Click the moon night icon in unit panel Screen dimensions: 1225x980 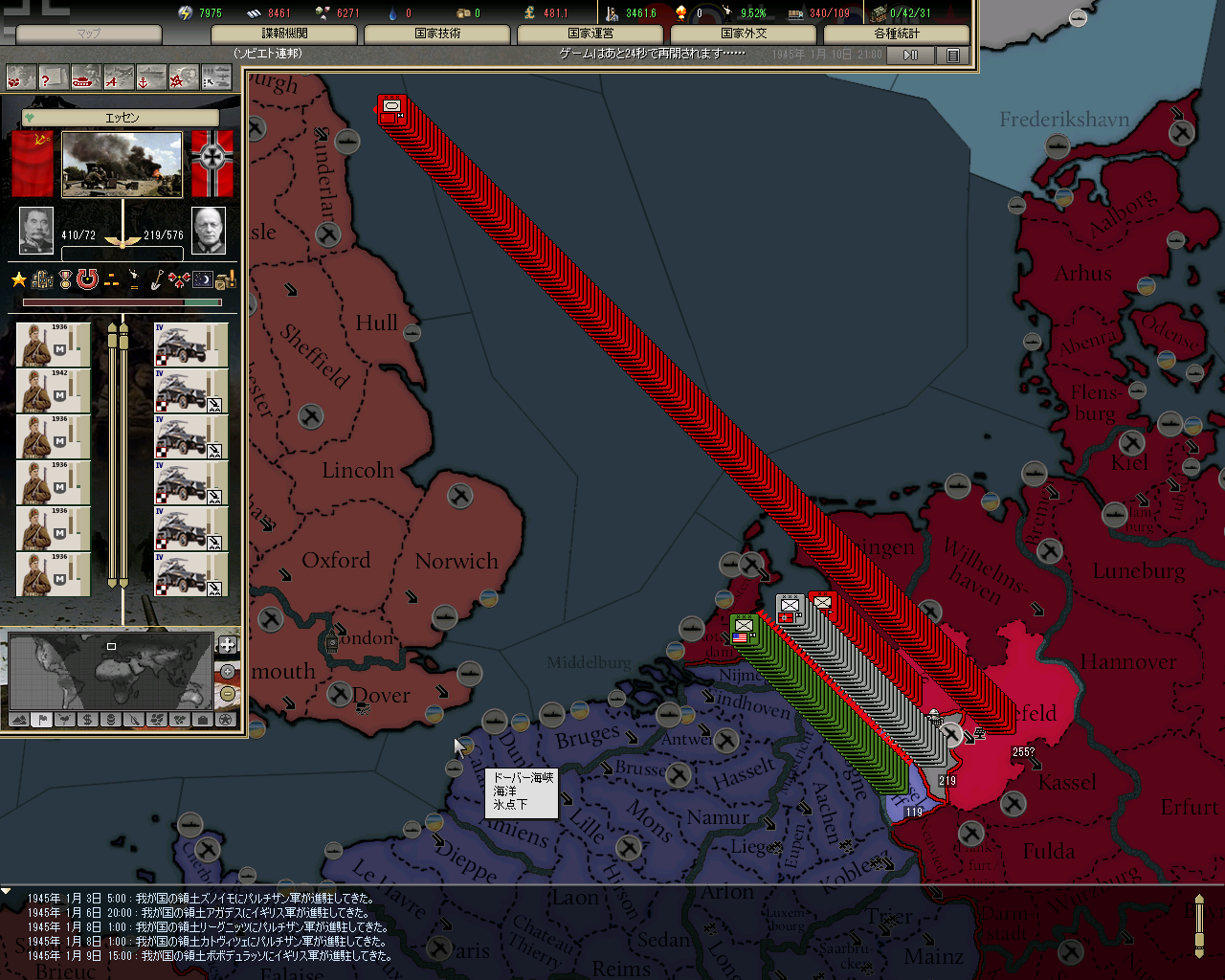tap(202, 279)
